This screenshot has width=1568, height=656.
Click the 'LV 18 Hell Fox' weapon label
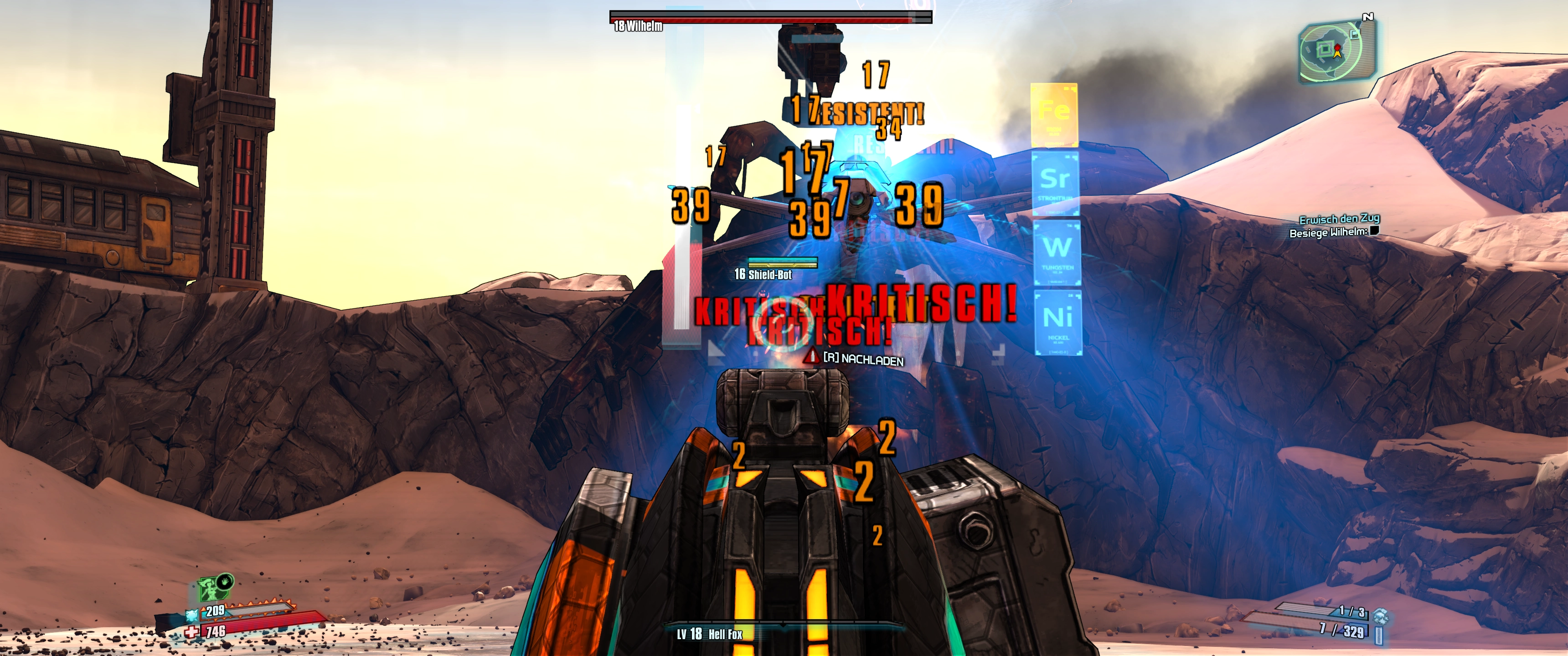pyautogui.click(x=710, y=634)
